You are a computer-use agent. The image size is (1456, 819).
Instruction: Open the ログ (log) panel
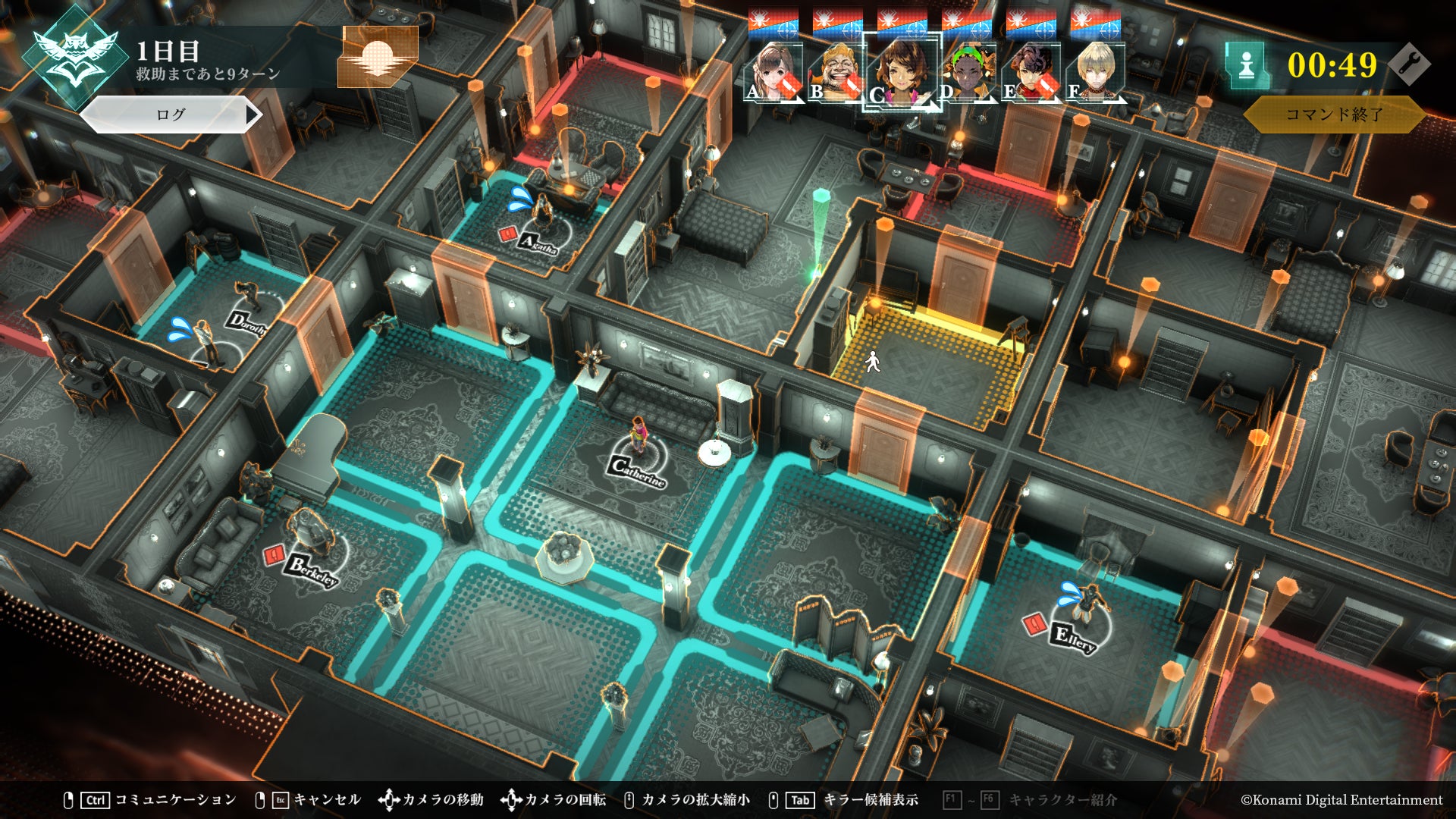171,115
